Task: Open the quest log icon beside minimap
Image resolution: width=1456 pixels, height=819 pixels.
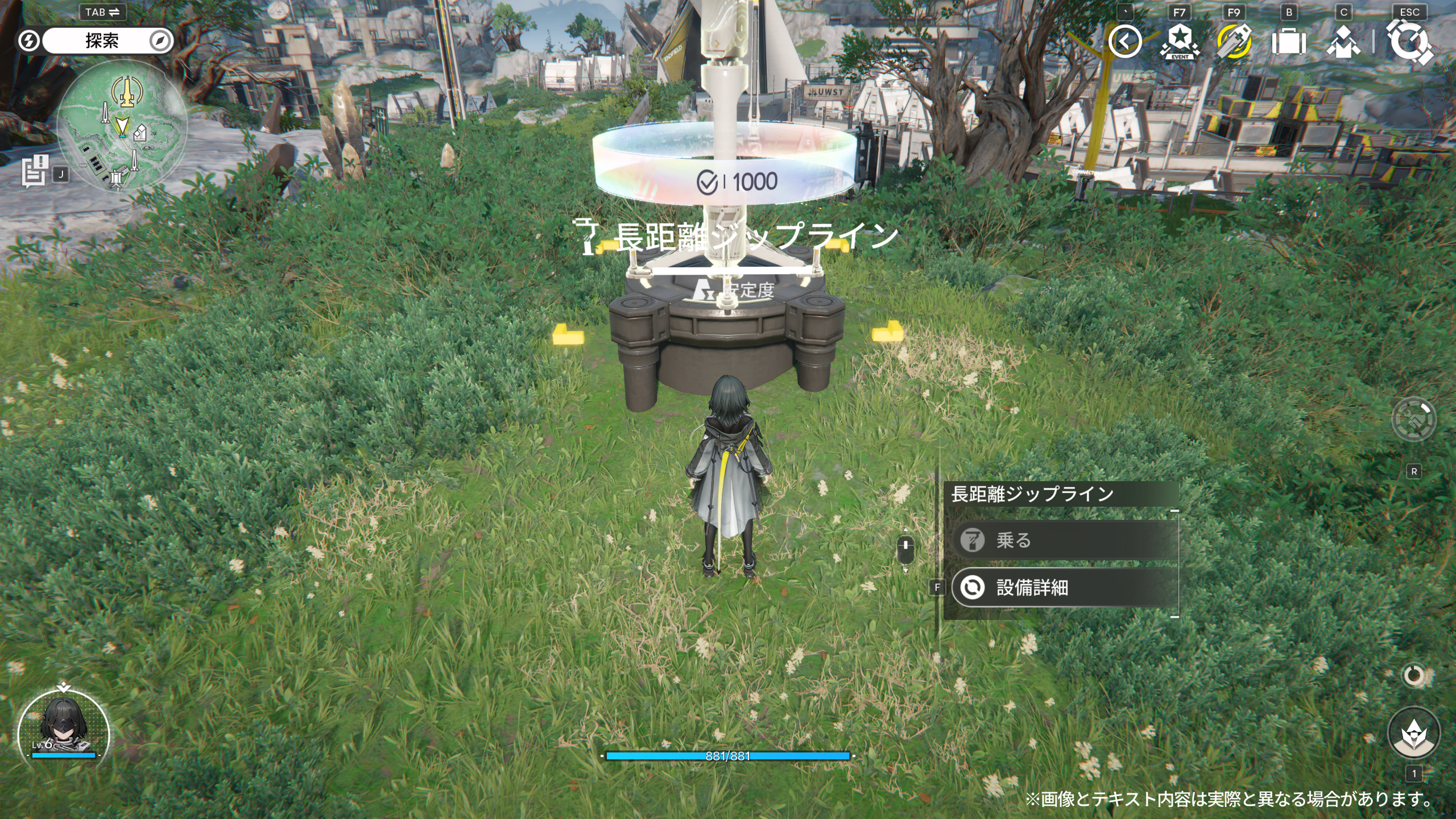Action: [35, 171]
